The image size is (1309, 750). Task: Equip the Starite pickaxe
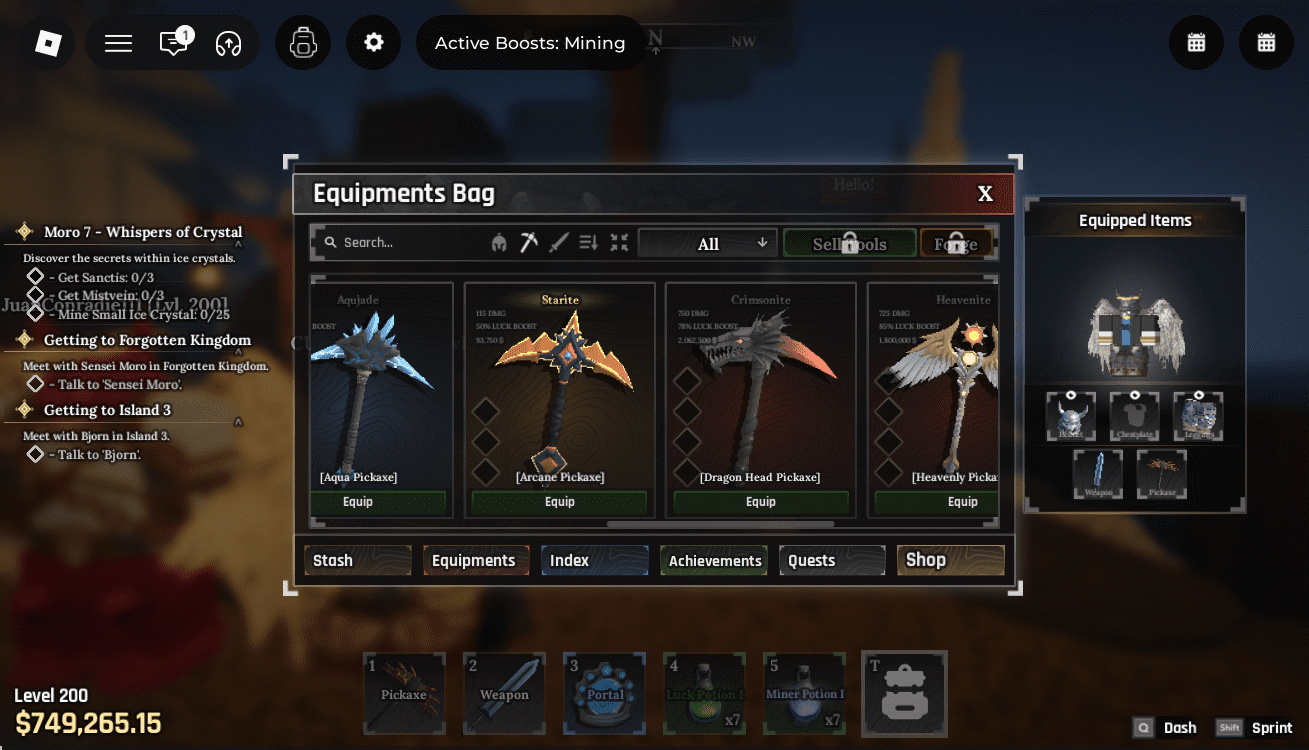(559, 501)
